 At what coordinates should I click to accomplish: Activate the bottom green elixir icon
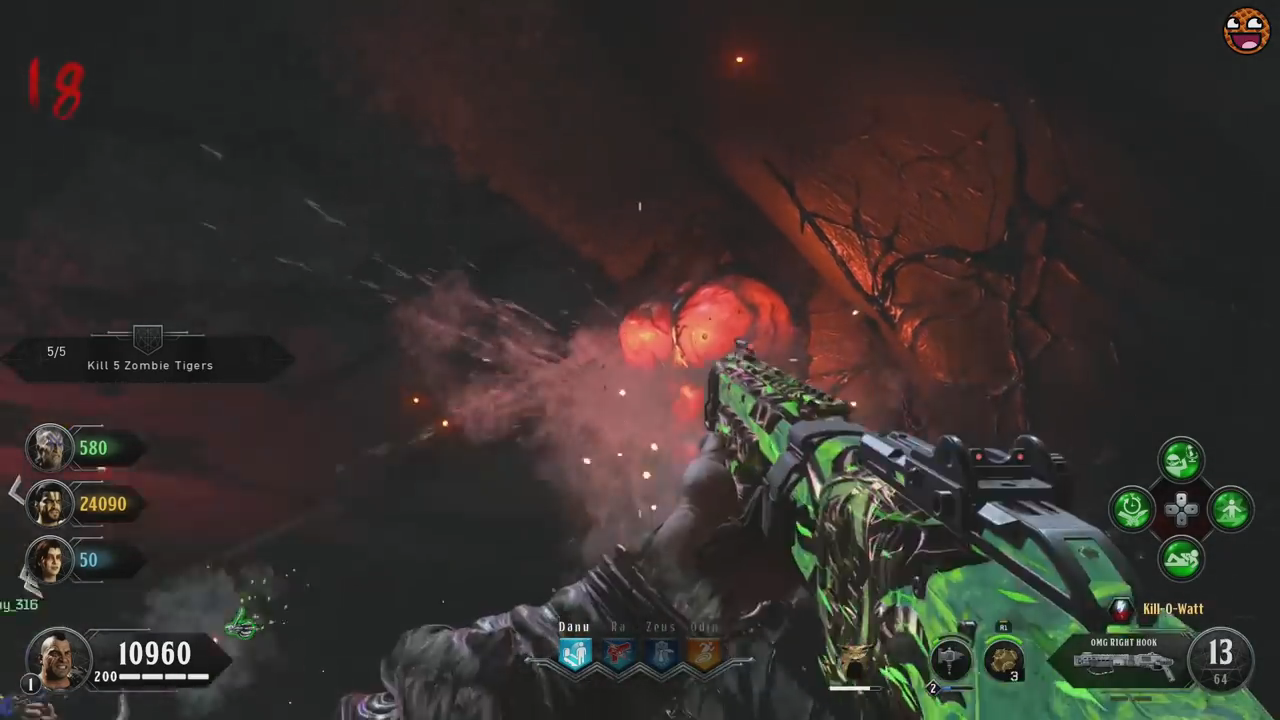click(x=1181, y=558)
